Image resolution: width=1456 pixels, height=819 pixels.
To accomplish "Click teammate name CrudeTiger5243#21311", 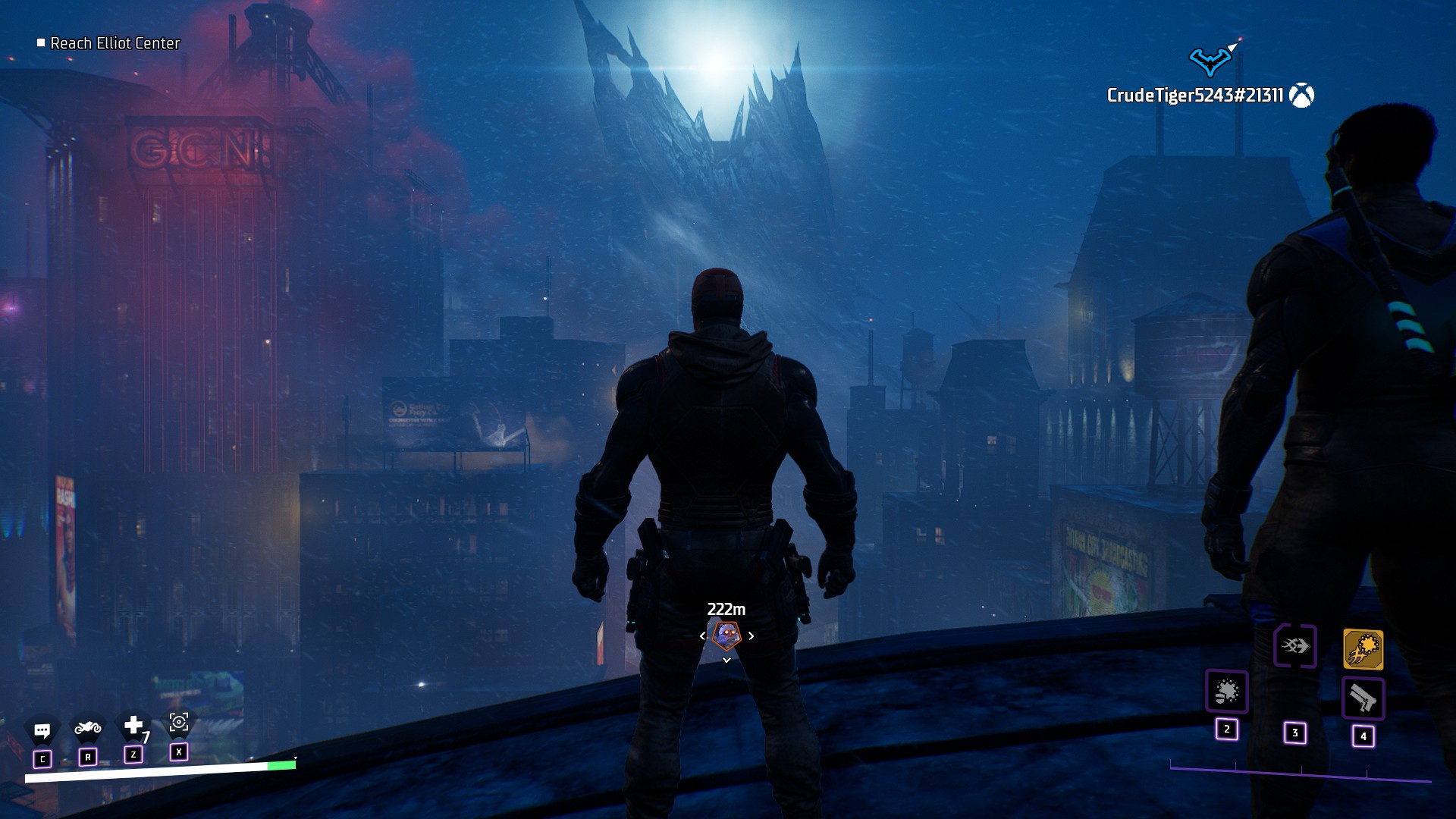I will tap(1194, 96).
